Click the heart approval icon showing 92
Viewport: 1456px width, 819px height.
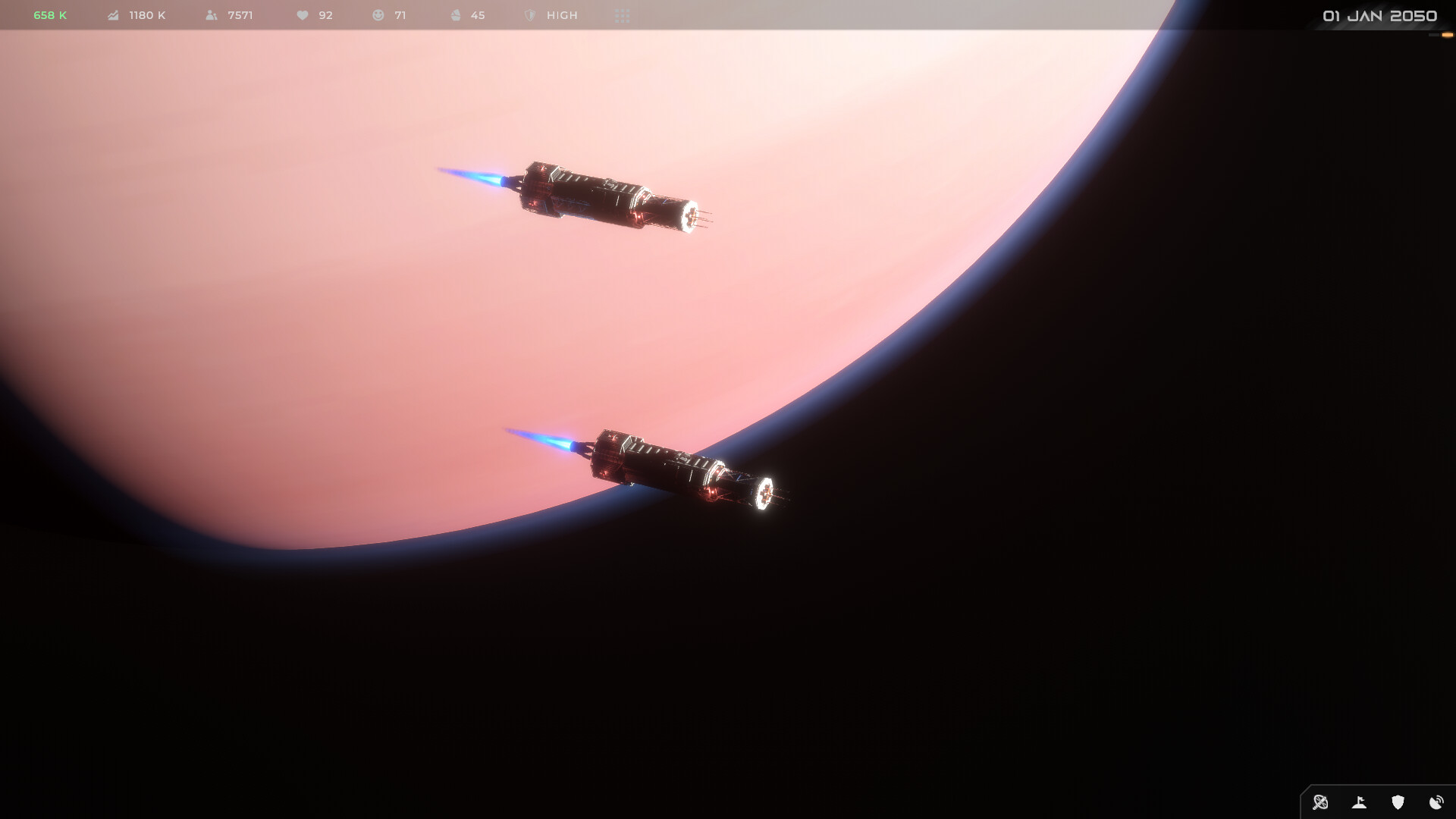pos(303,15)
